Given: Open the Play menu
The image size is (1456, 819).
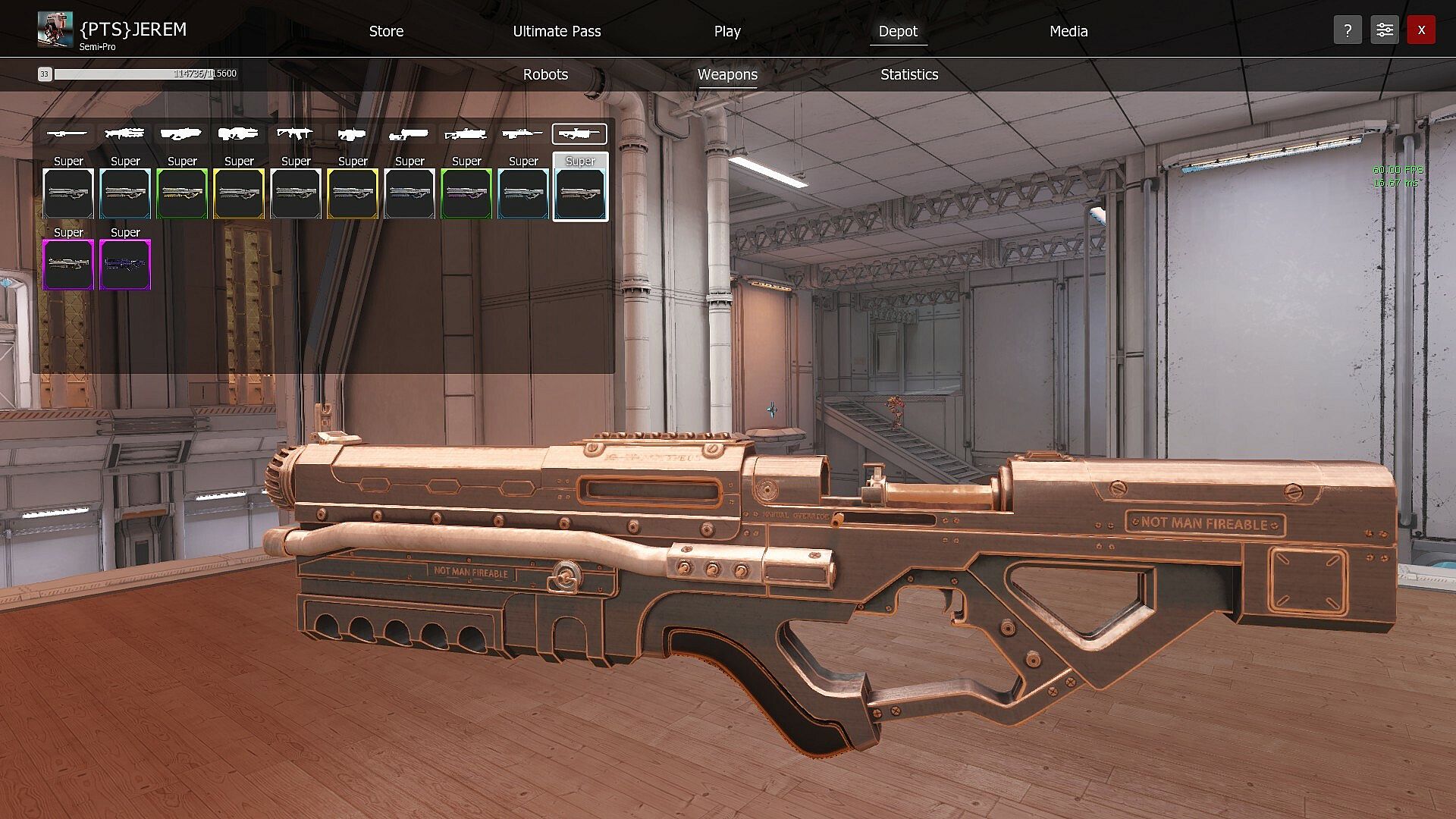Looking at the screenshot, I should click(x=726, y=31).
